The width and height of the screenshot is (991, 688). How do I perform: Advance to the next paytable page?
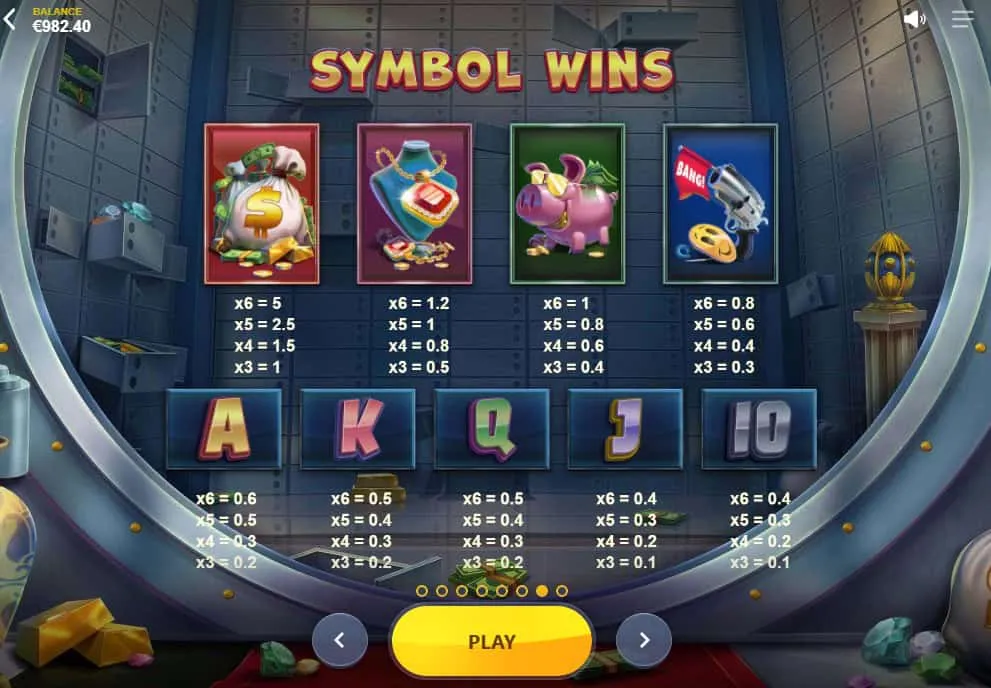point(644,641)
